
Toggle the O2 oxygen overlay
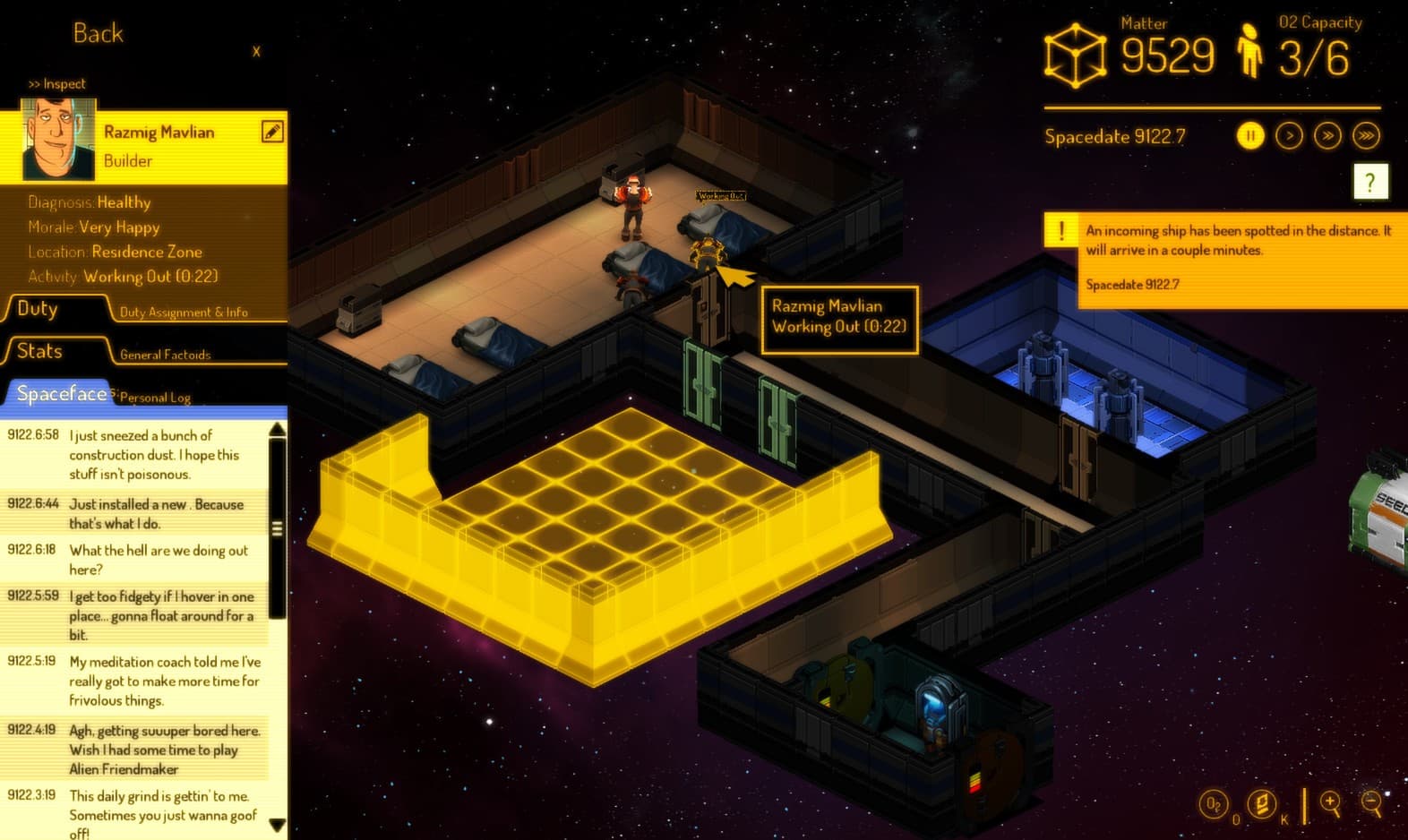1214,804
